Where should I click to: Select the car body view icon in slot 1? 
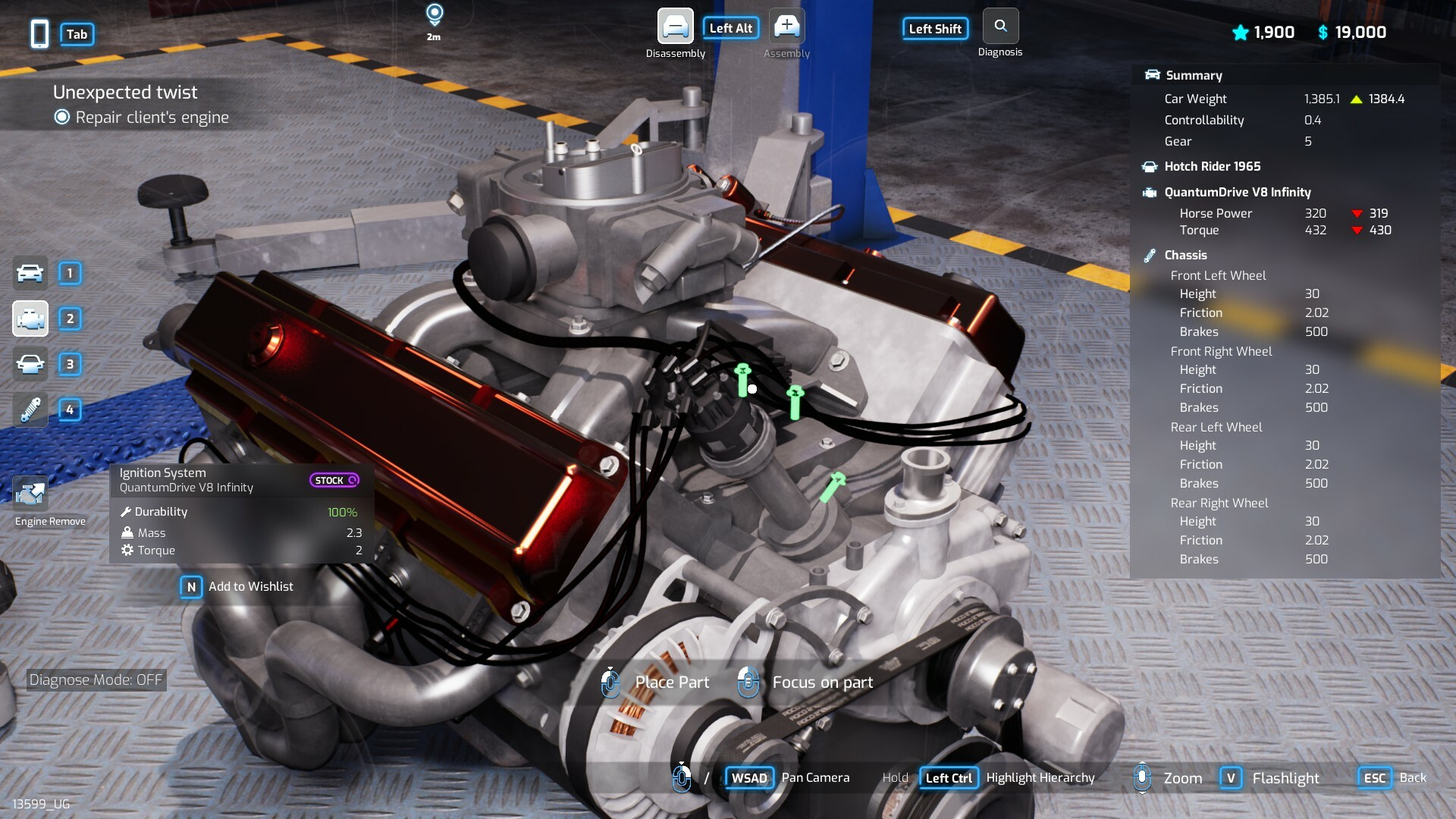click(30, 273)
